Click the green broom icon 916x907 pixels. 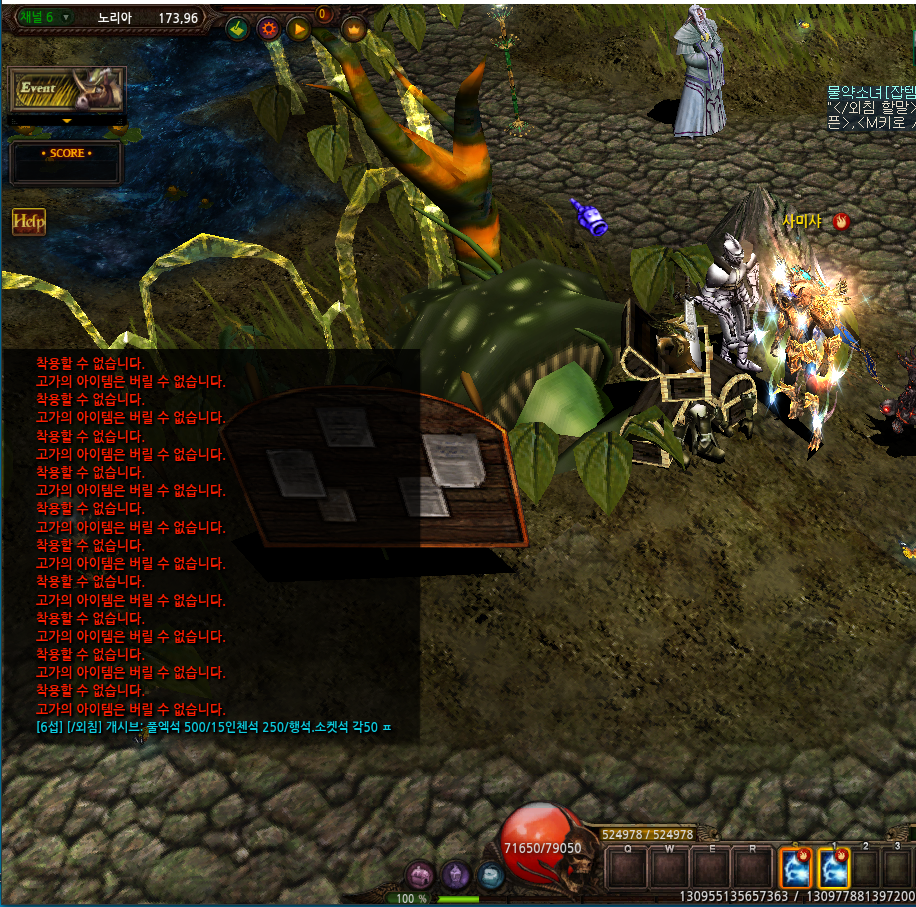click(237, 29)
